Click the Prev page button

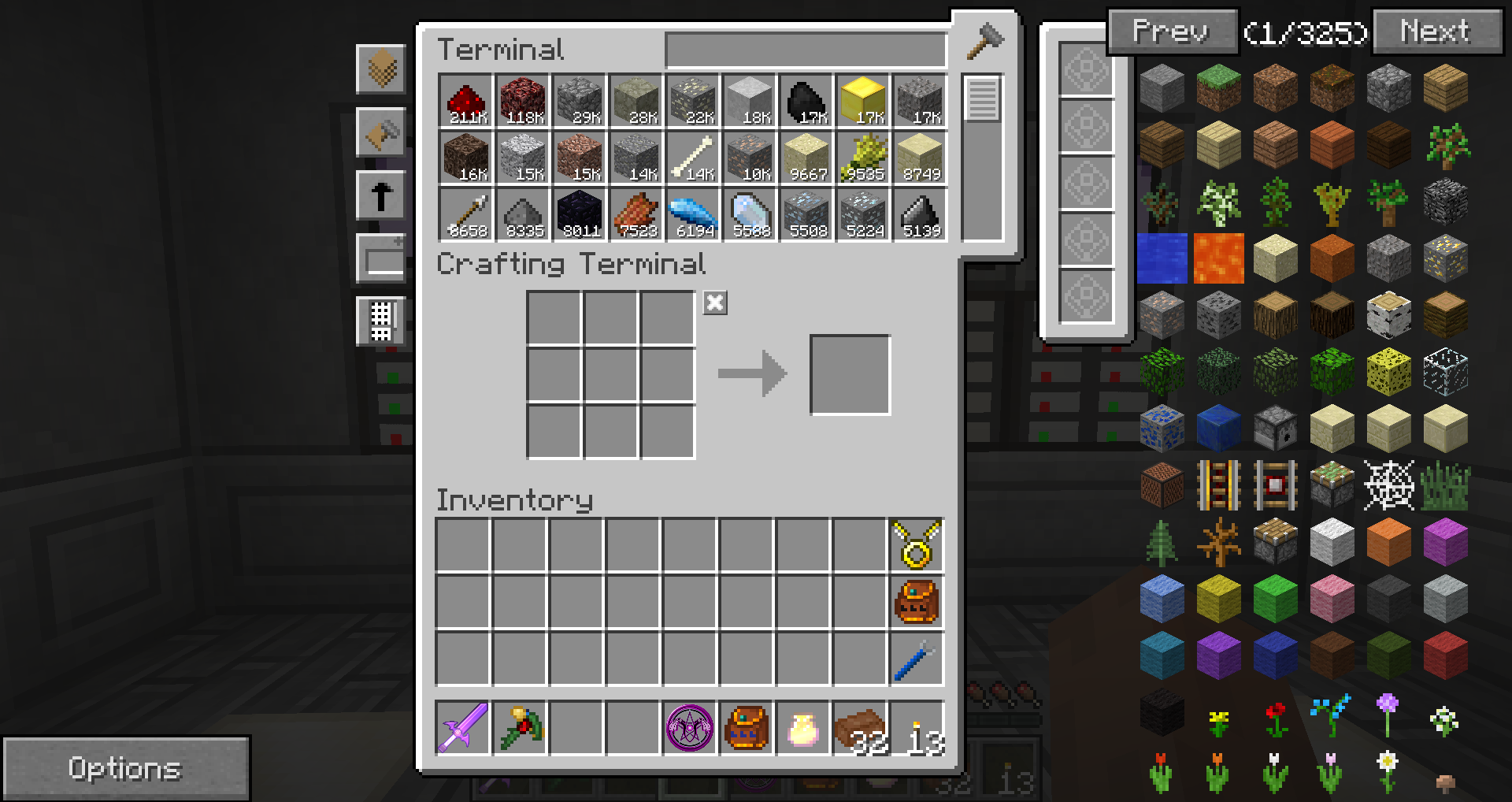pos(1171,32)
